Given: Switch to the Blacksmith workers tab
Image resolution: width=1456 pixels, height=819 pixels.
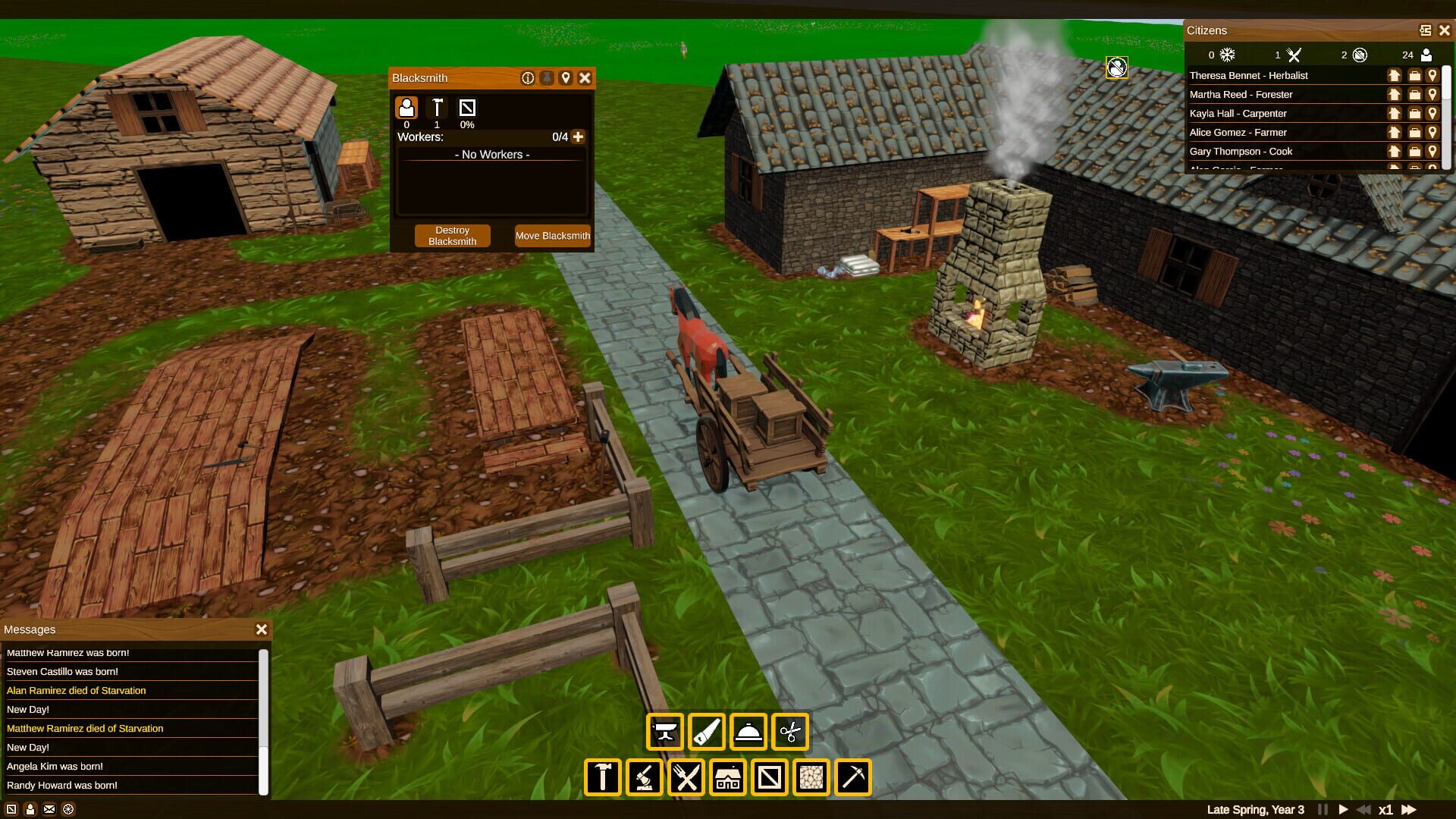Looking at the screenshot, I should pyautogui.click(x=407, y=108).
